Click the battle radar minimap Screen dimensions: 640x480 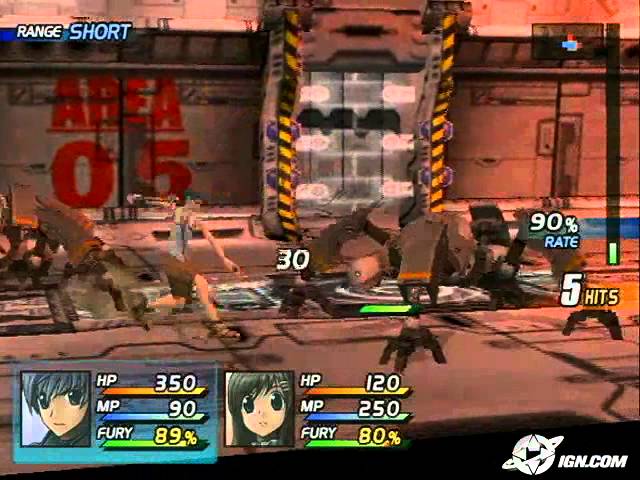coord(568,43)
